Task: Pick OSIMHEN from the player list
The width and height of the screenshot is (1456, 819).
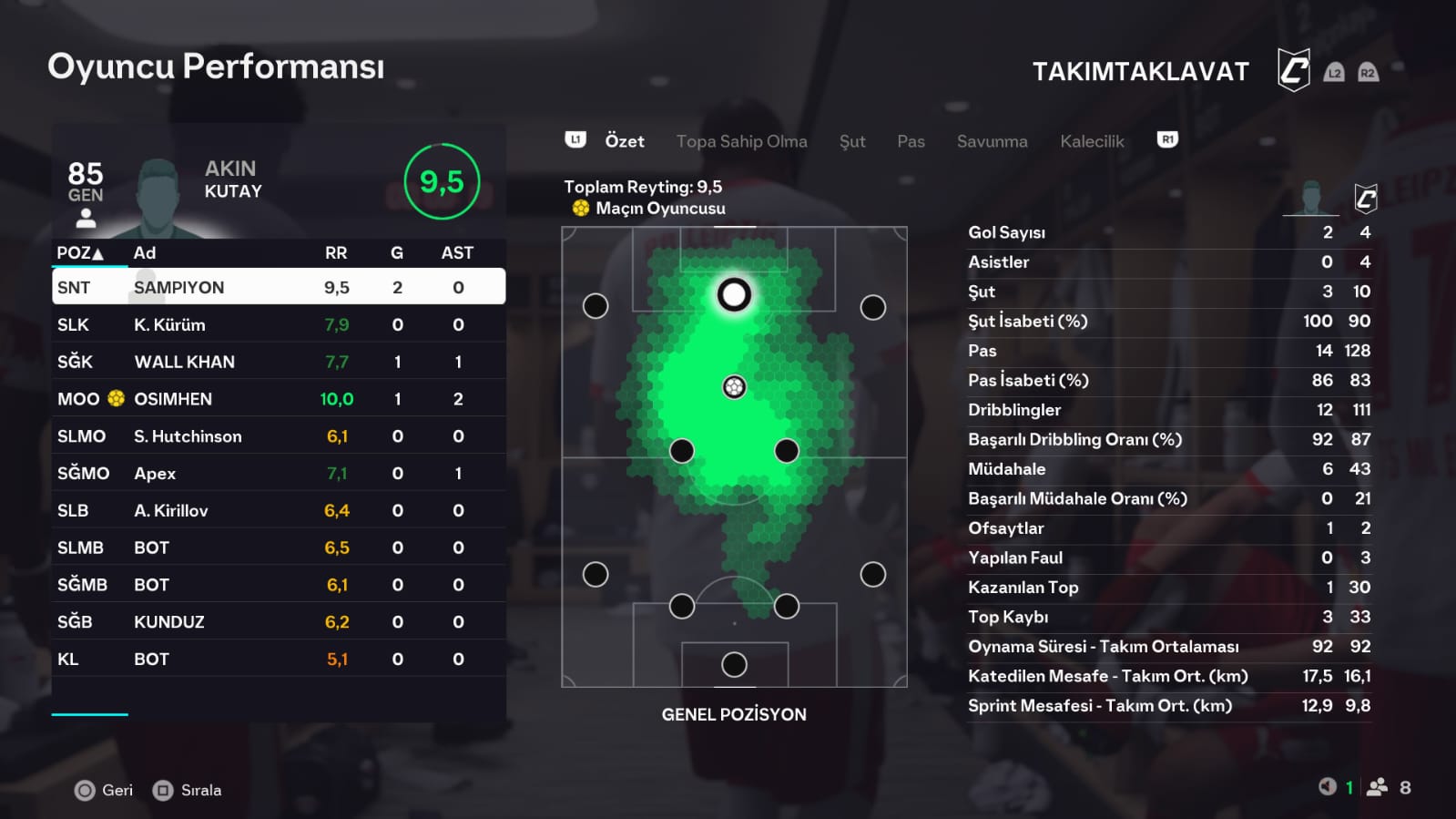Action: point(278,399)
